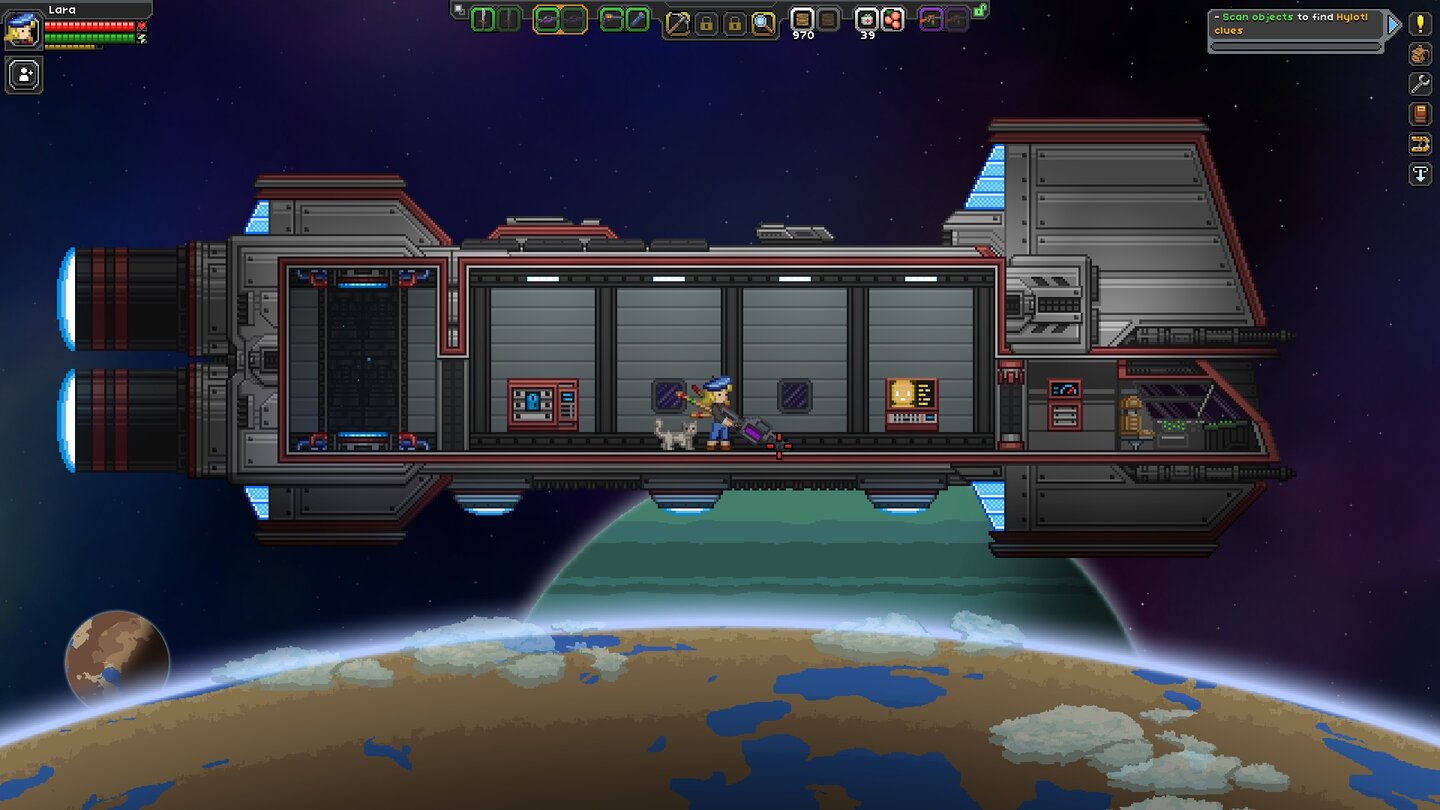Click the hotbar row swap icon

click(458, 8)
